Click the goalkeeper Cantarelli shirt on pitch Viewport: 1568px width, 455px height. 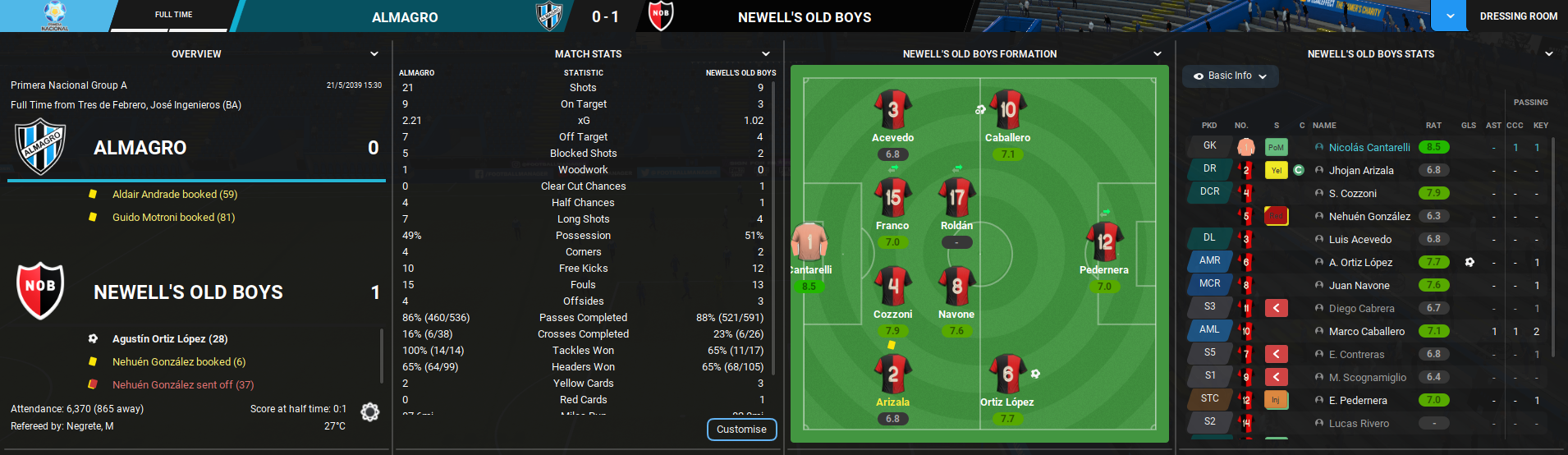point(809,243)
